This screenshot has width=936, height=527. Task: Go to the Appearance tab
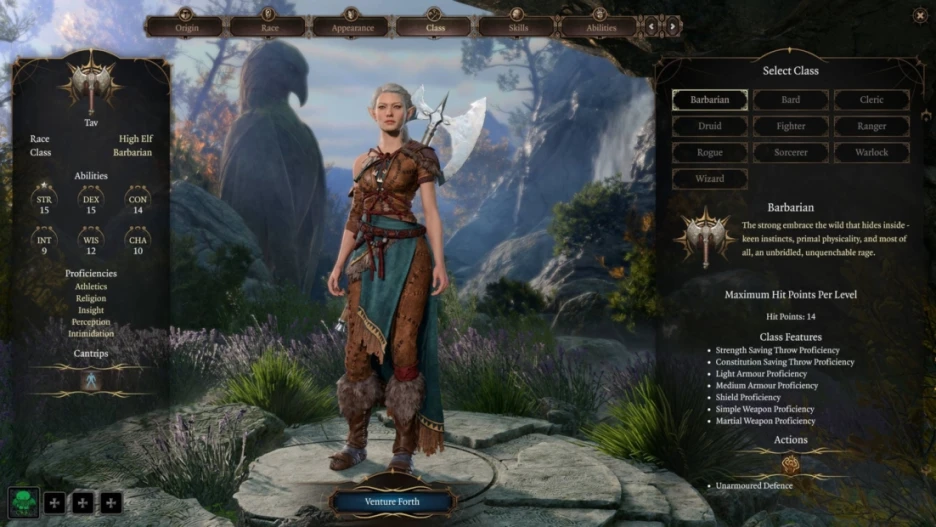(x=352, y=26)
